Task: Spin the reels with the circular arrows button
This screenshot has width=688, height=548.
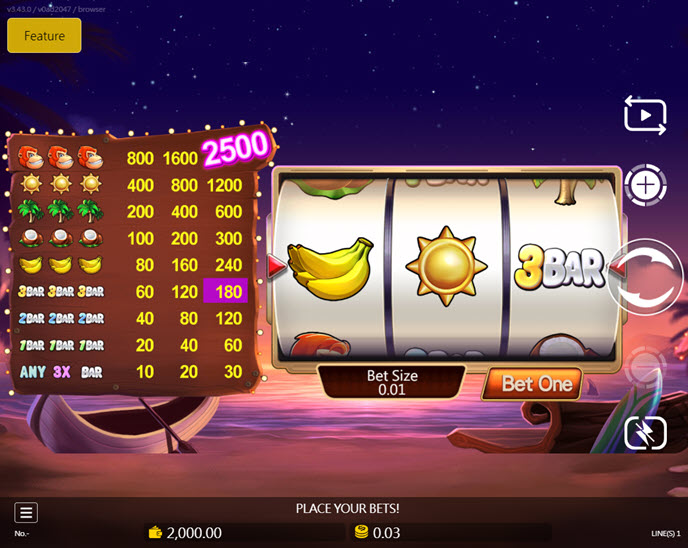Action: point(647,277)
